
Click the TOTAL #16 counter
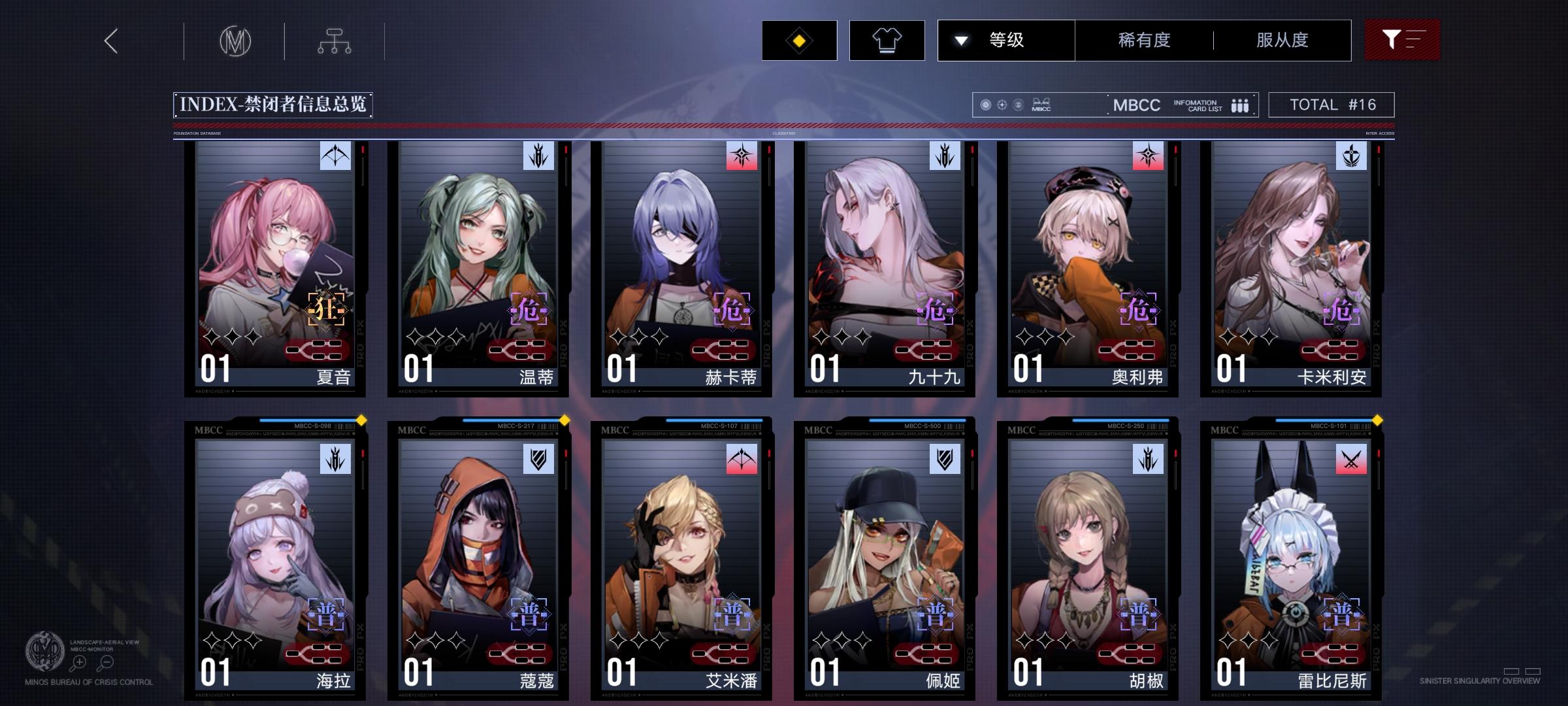[1330, 103]
